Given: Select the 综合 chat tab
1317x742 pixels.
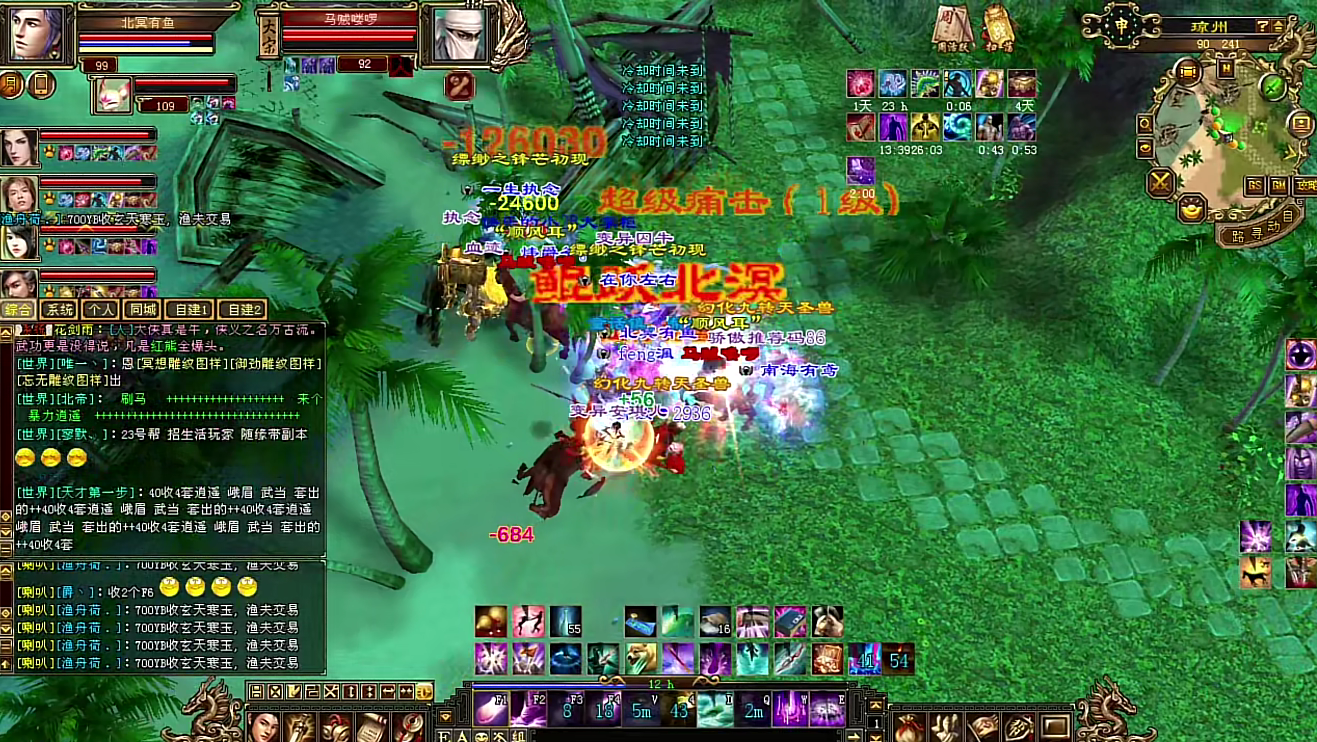Looking at the screenshot, I should (x=19, y=310).
